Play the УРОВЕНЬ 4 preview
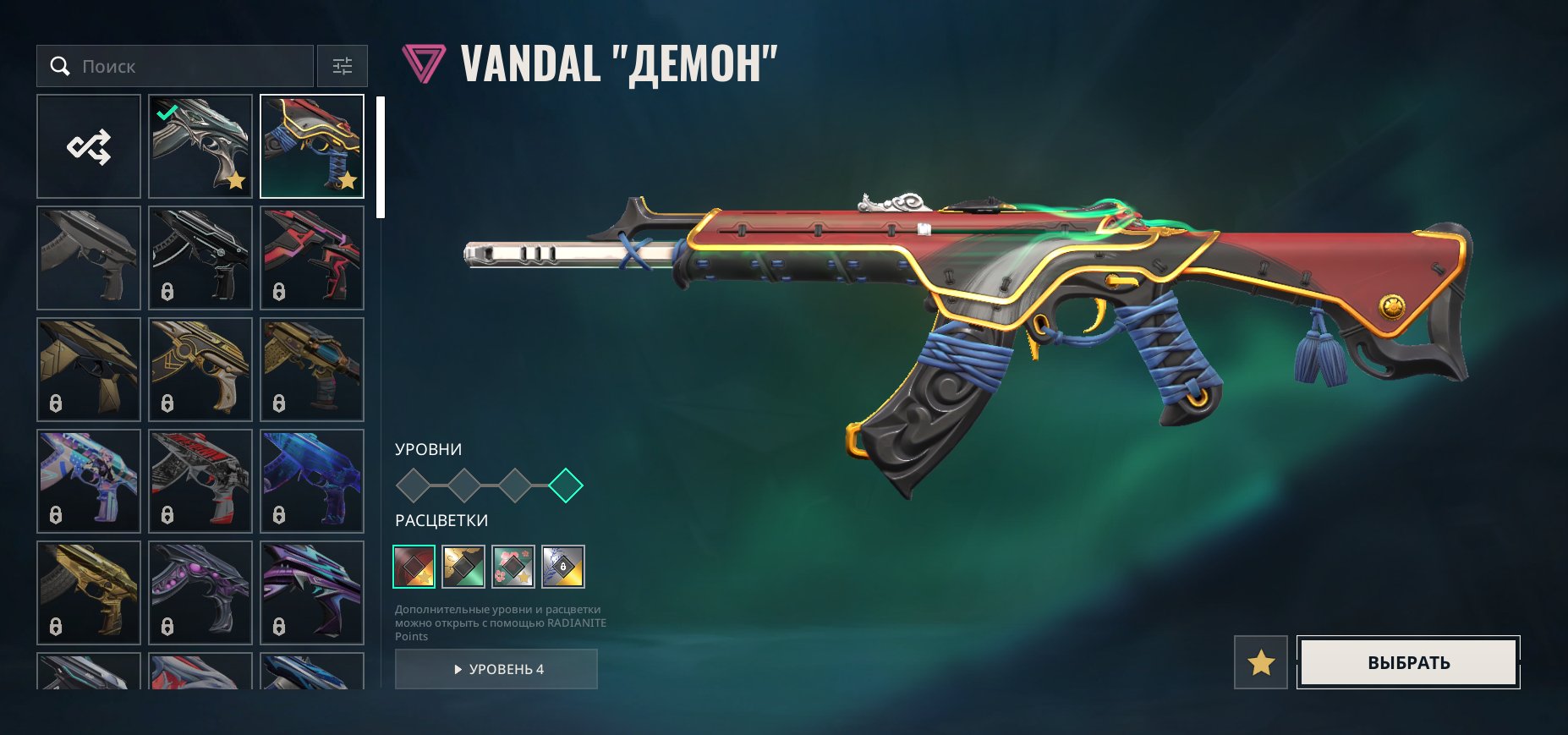Image resolution: width=1568 pixels, height=735 pixels. tap(496, 669)
